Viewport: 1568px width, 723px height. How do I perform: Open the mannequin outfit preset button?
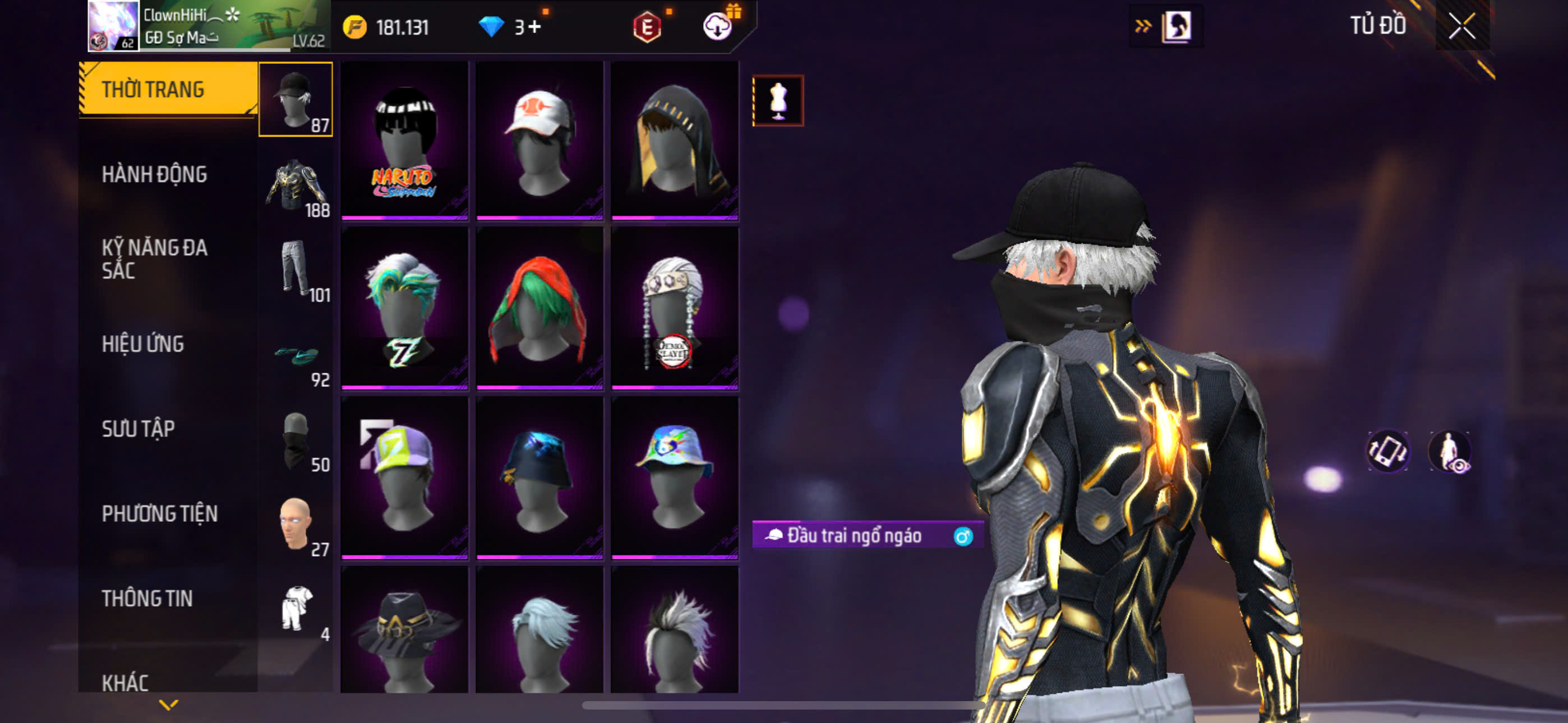[778, 101]
